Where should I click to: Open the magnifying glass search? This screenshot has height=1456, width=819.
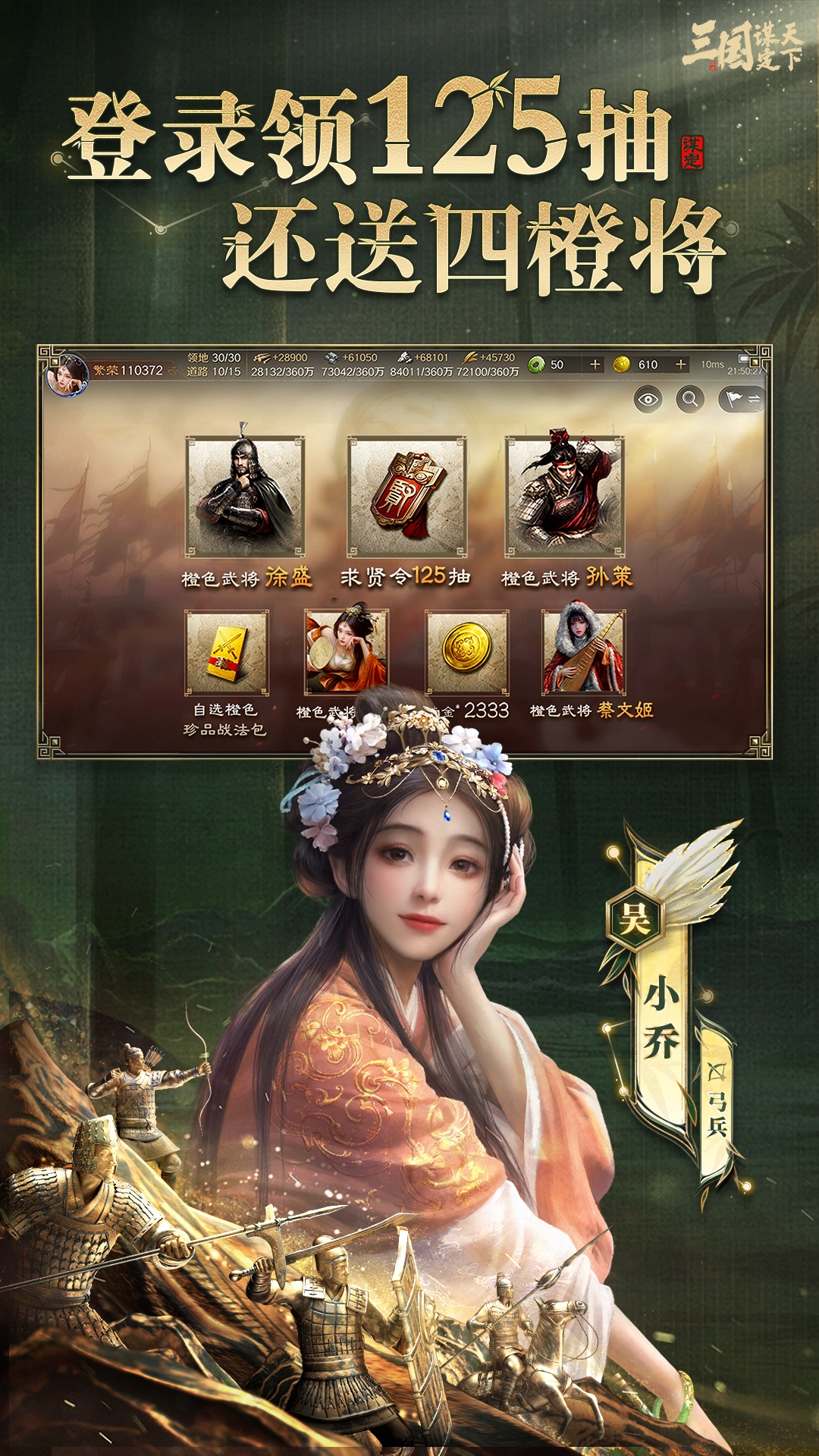point(690,399)
